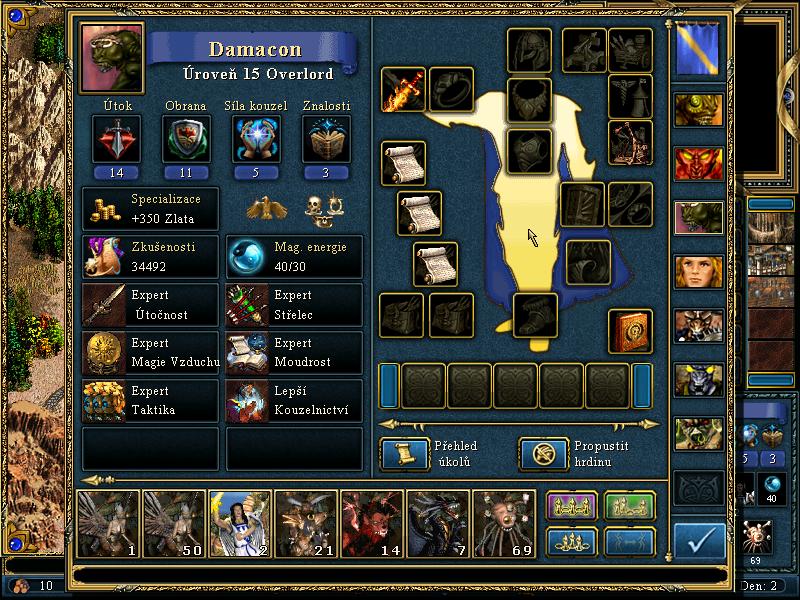Select the dragon stack of 7

coord(438,523)
